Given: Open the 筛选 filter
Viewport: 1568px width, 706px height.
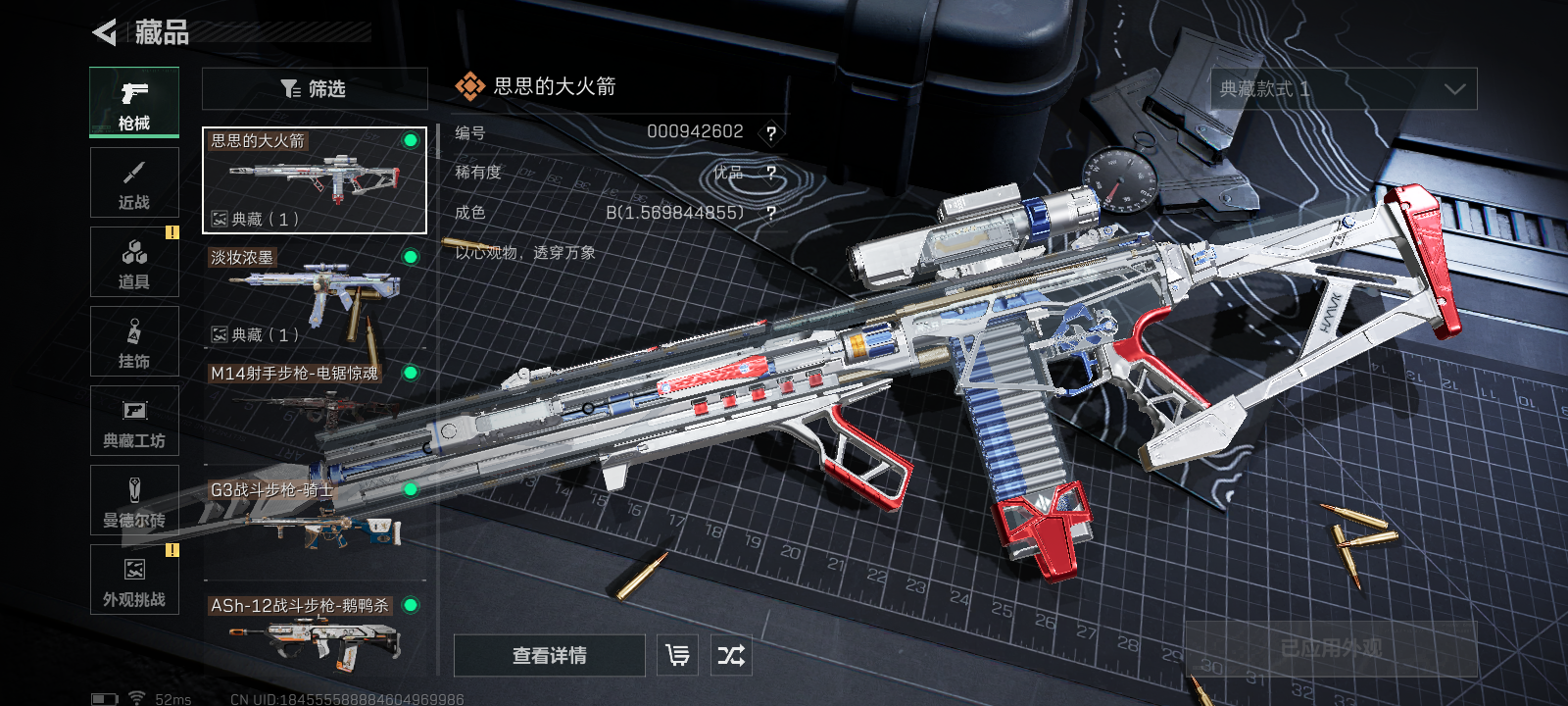Looking at the screenshot, I should coord(314,89).
